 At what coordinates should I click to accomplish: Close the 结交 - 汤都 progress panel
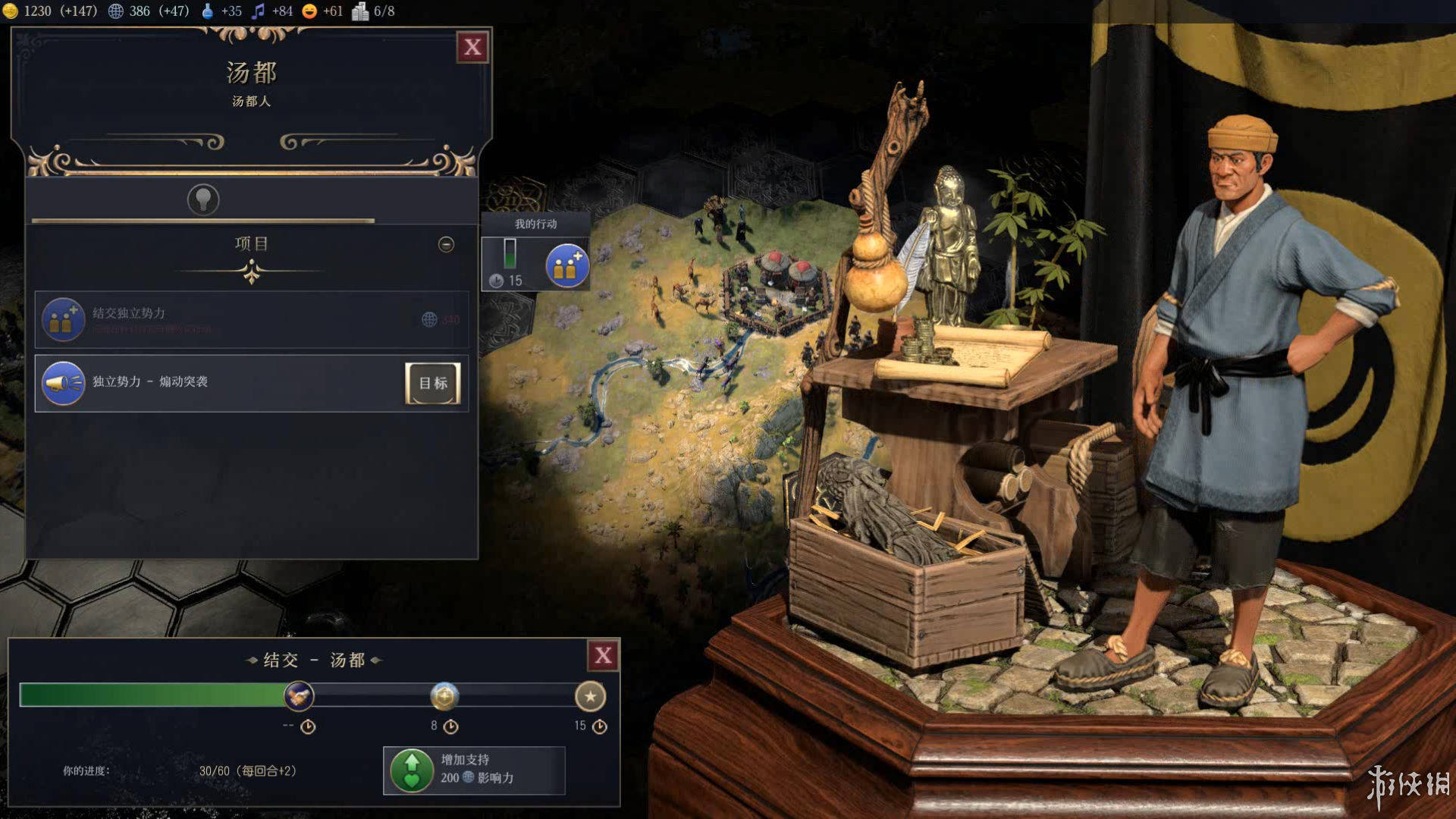point(603,656)
